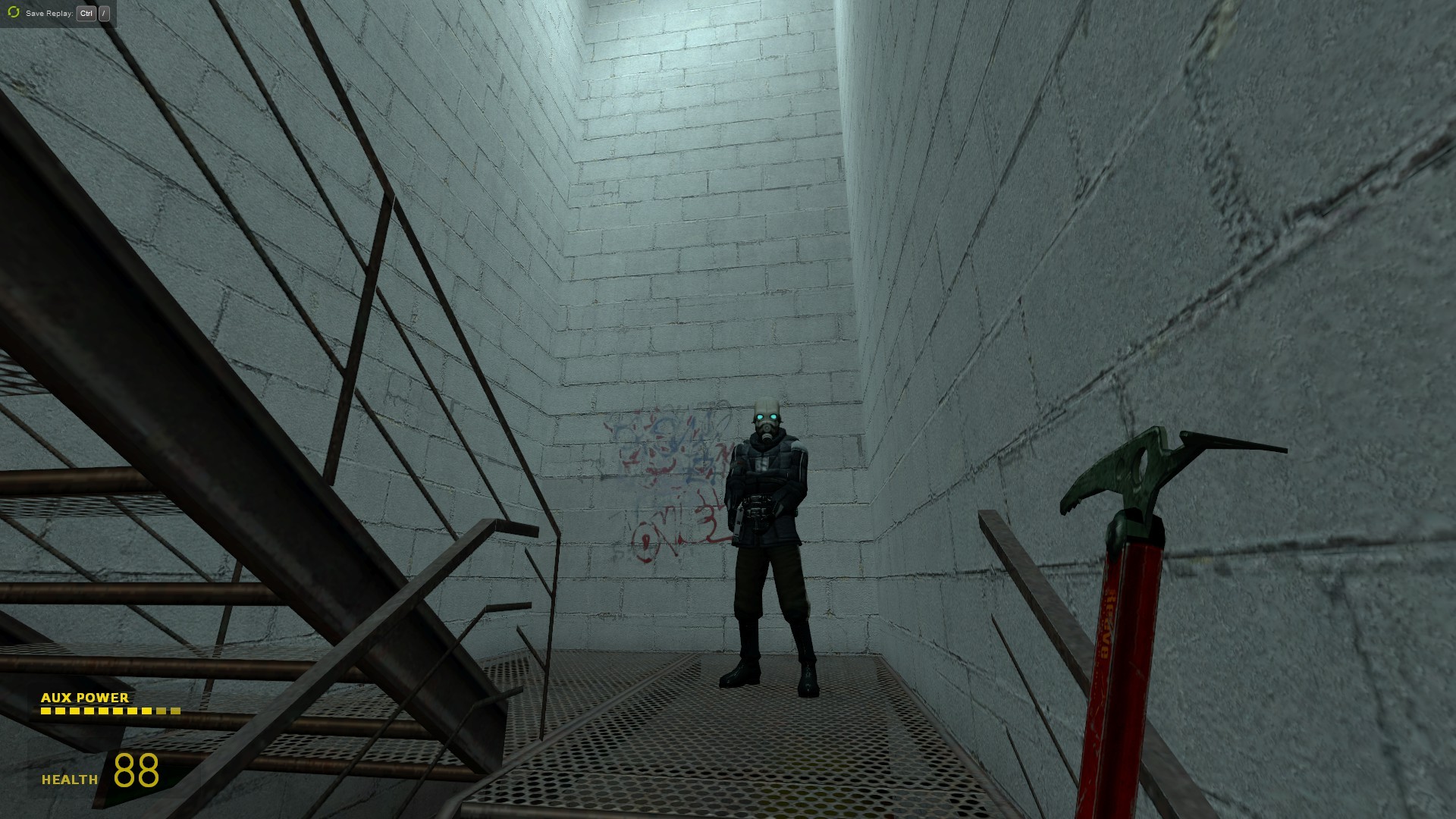Click the green Save Replay refresh icon
1456x819 pixels.
click(12, 13)
